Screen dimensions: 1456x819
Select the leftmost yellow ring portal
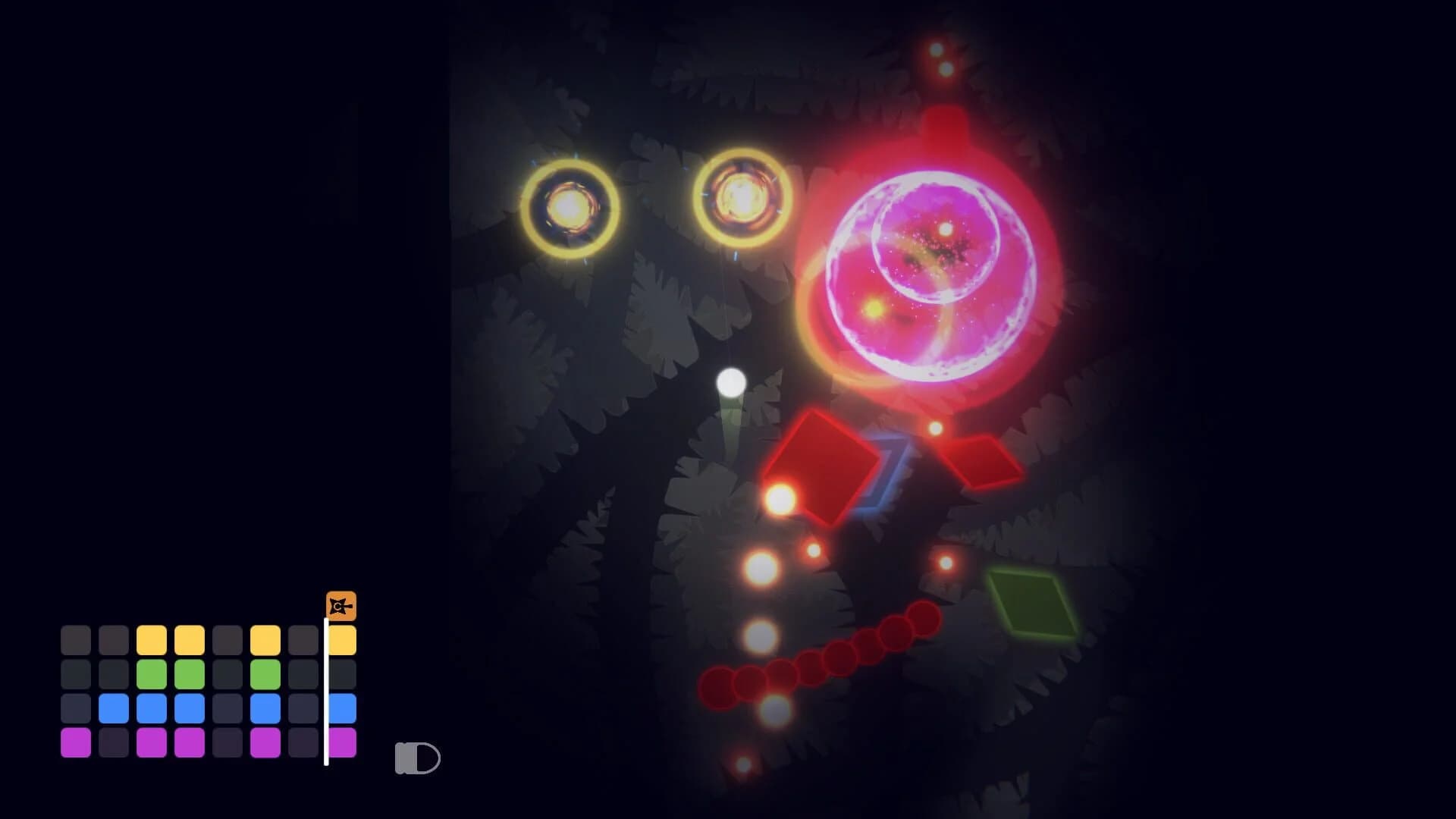[570, 206]
